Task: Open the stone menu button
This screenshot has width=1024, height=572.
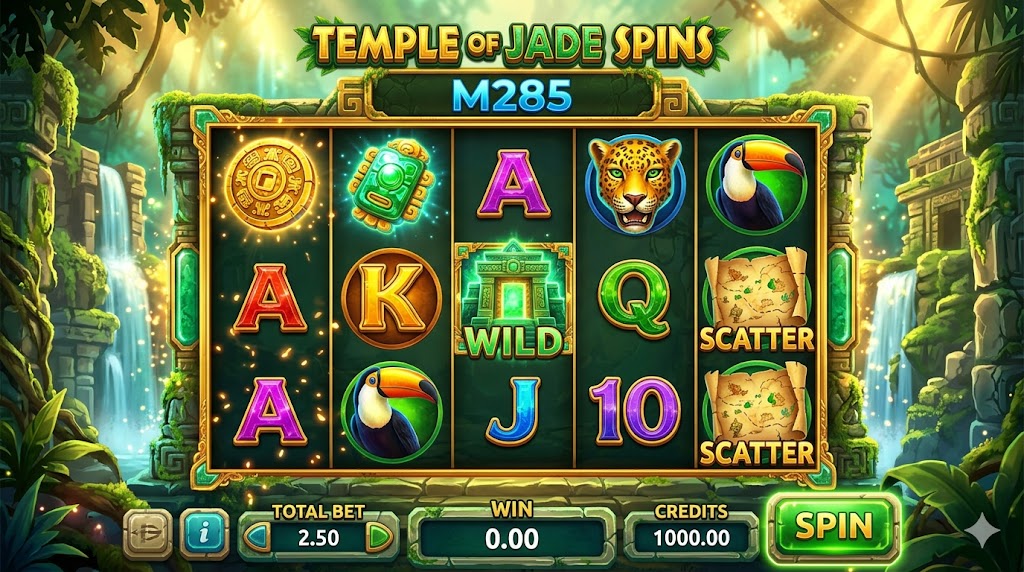Action: (147, 533)
